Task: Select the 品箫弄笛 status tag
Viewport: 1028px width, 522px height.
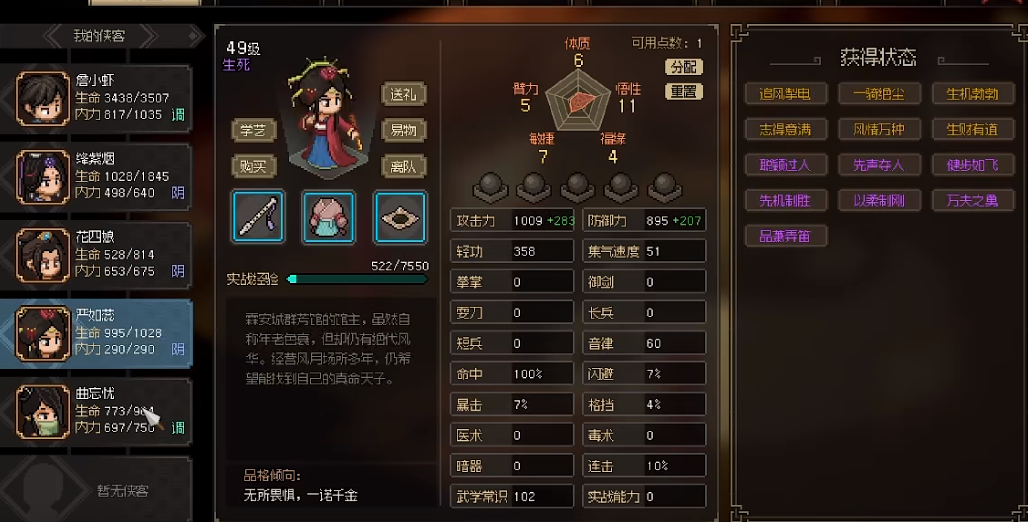Action: pos(778,237)
